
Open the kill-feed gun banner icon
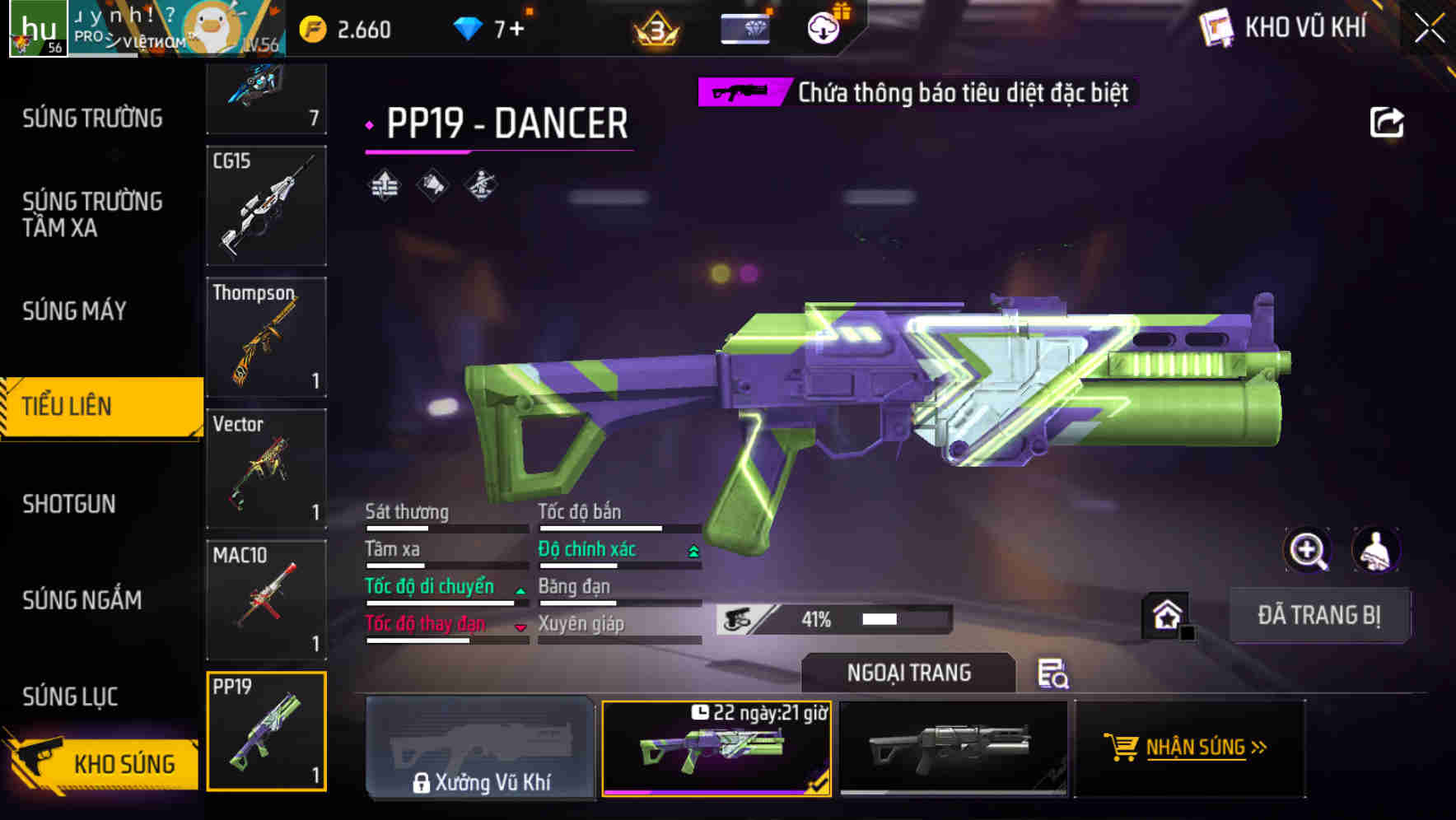coord(740,92)
